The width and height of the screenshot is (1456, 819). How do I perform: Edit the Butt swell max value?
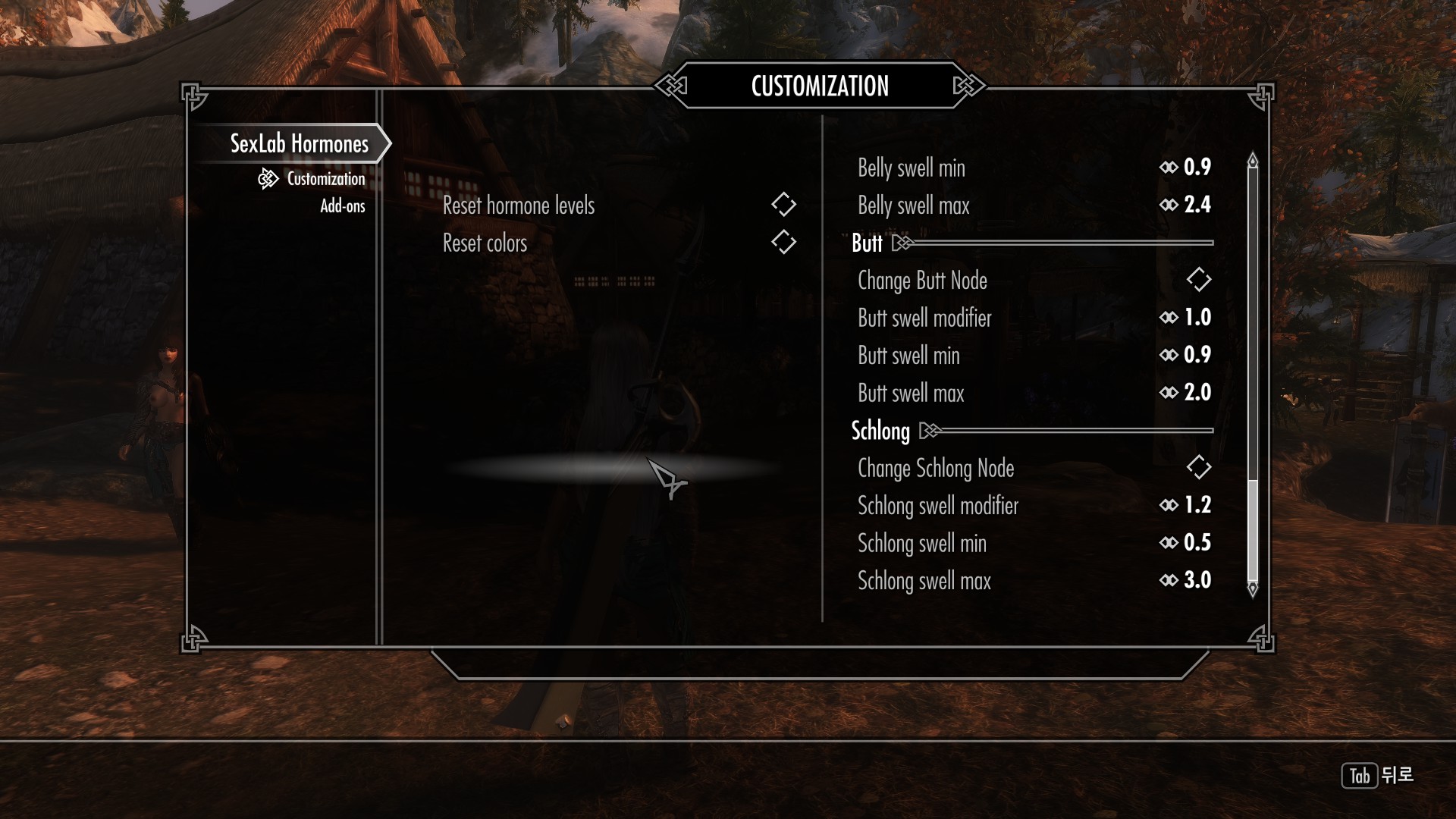[x=1033, y=393]
